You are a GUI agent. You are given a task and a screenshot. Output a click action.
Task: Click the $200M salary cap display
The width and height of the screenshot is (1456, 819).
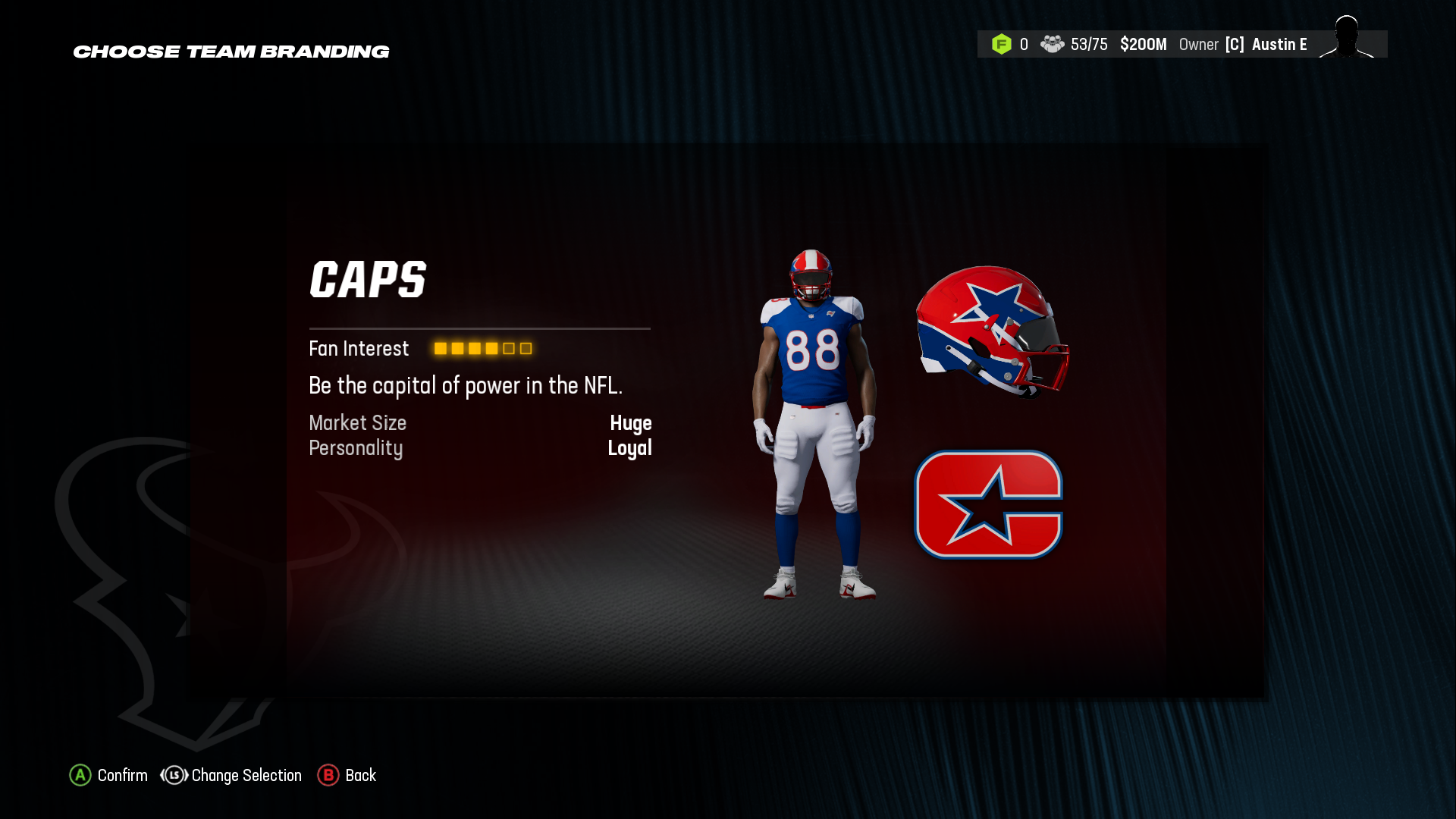1144,44
